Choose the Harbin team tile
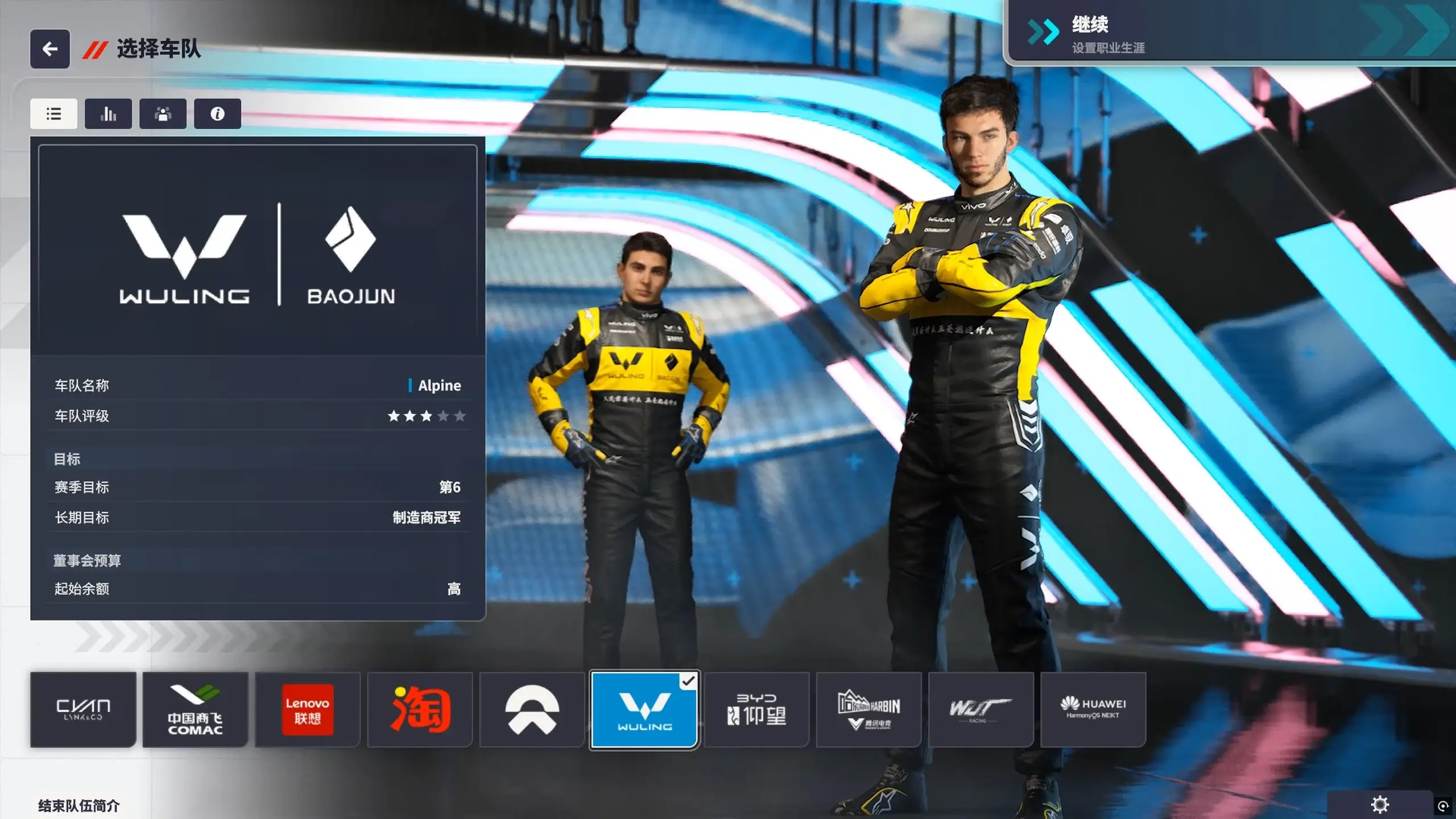 (868, 709)
